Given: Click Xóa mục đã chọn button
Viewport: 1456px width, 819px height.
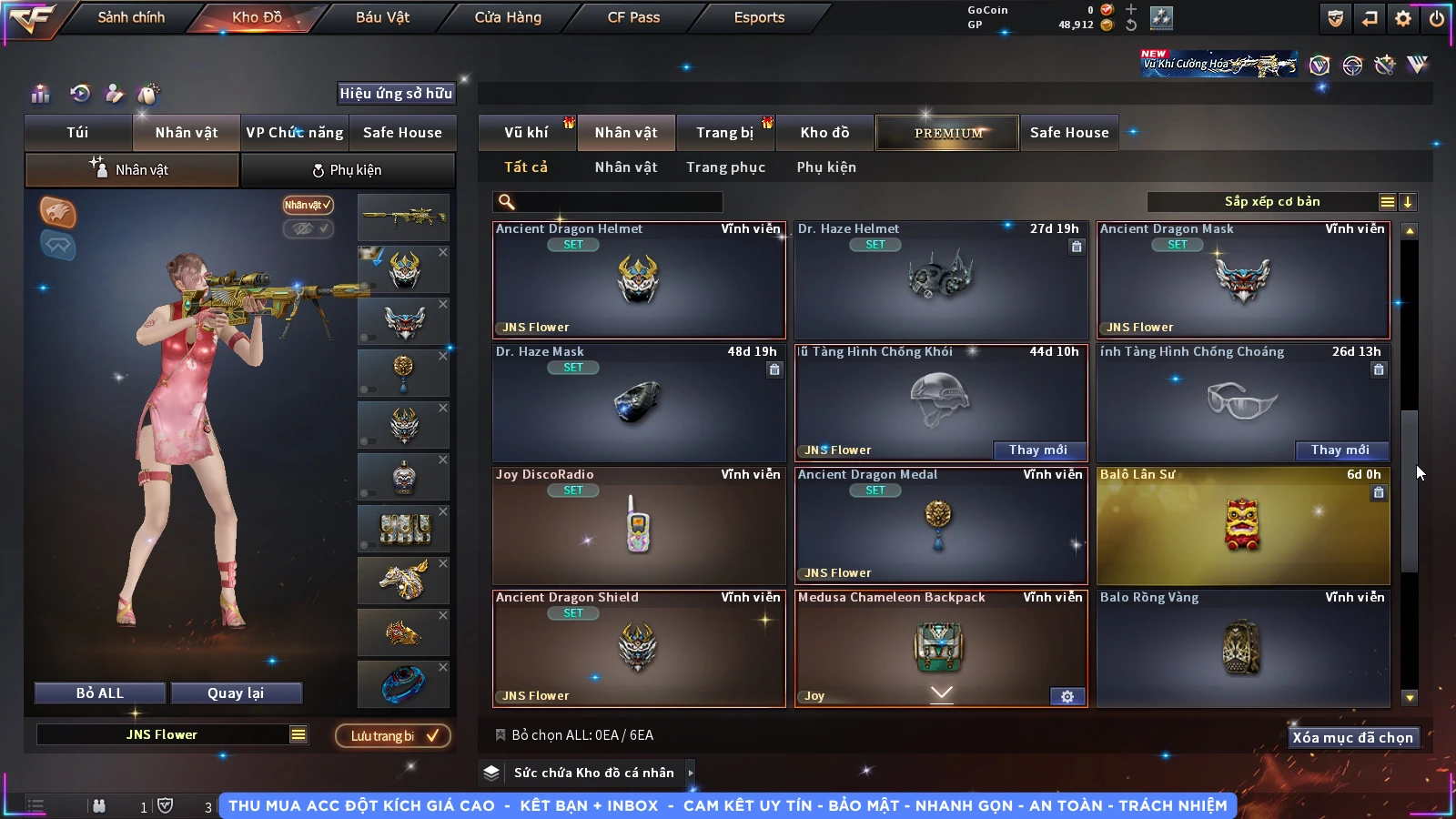Looking at the screenshot, I should click(x=1352, y=738).
